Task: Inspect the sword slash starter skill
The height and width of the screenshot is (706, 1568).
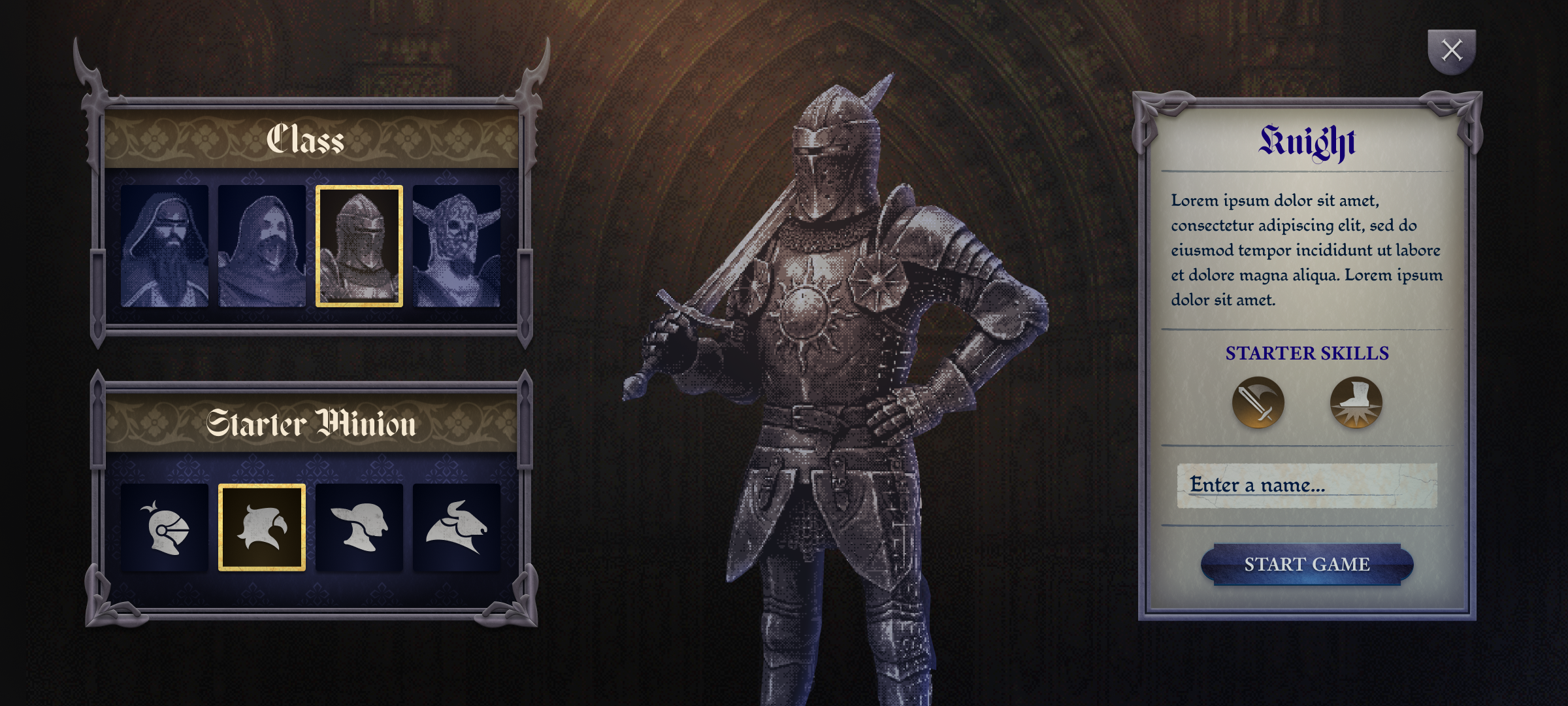Action: click(x=1258, y=403)
